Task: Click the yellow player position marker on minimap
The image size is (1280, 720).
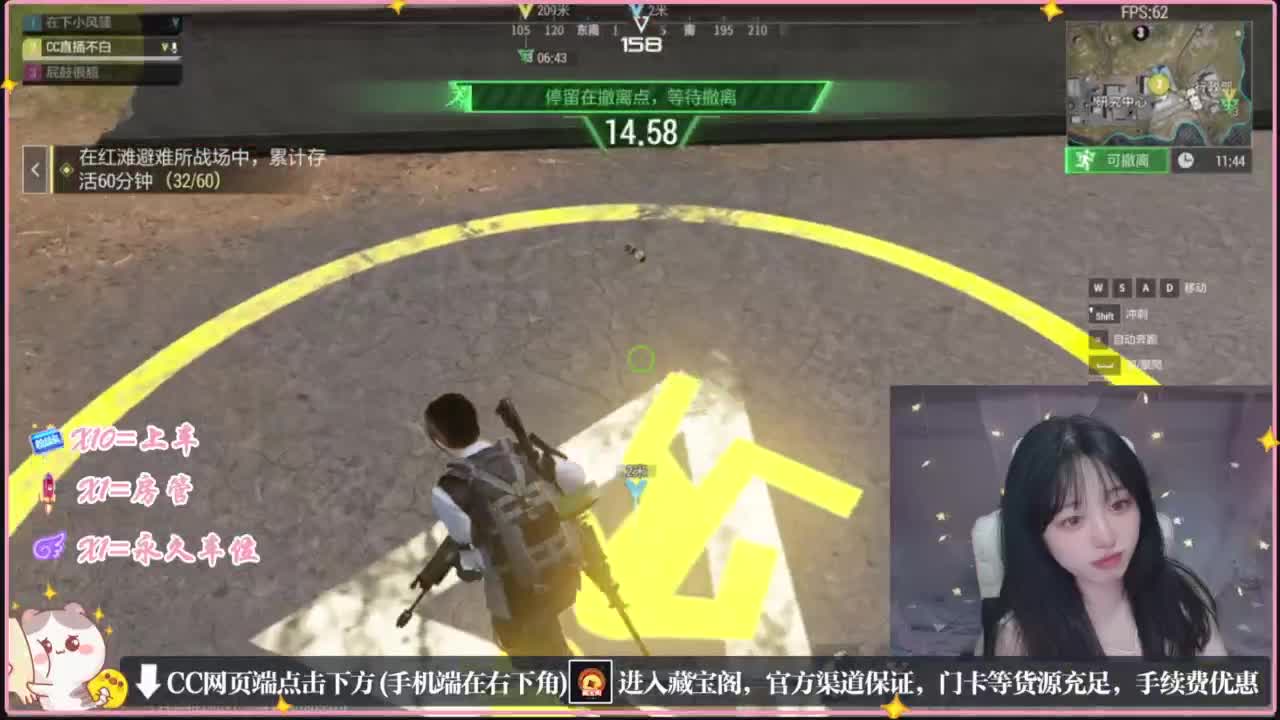Action: pos(1159,84)
